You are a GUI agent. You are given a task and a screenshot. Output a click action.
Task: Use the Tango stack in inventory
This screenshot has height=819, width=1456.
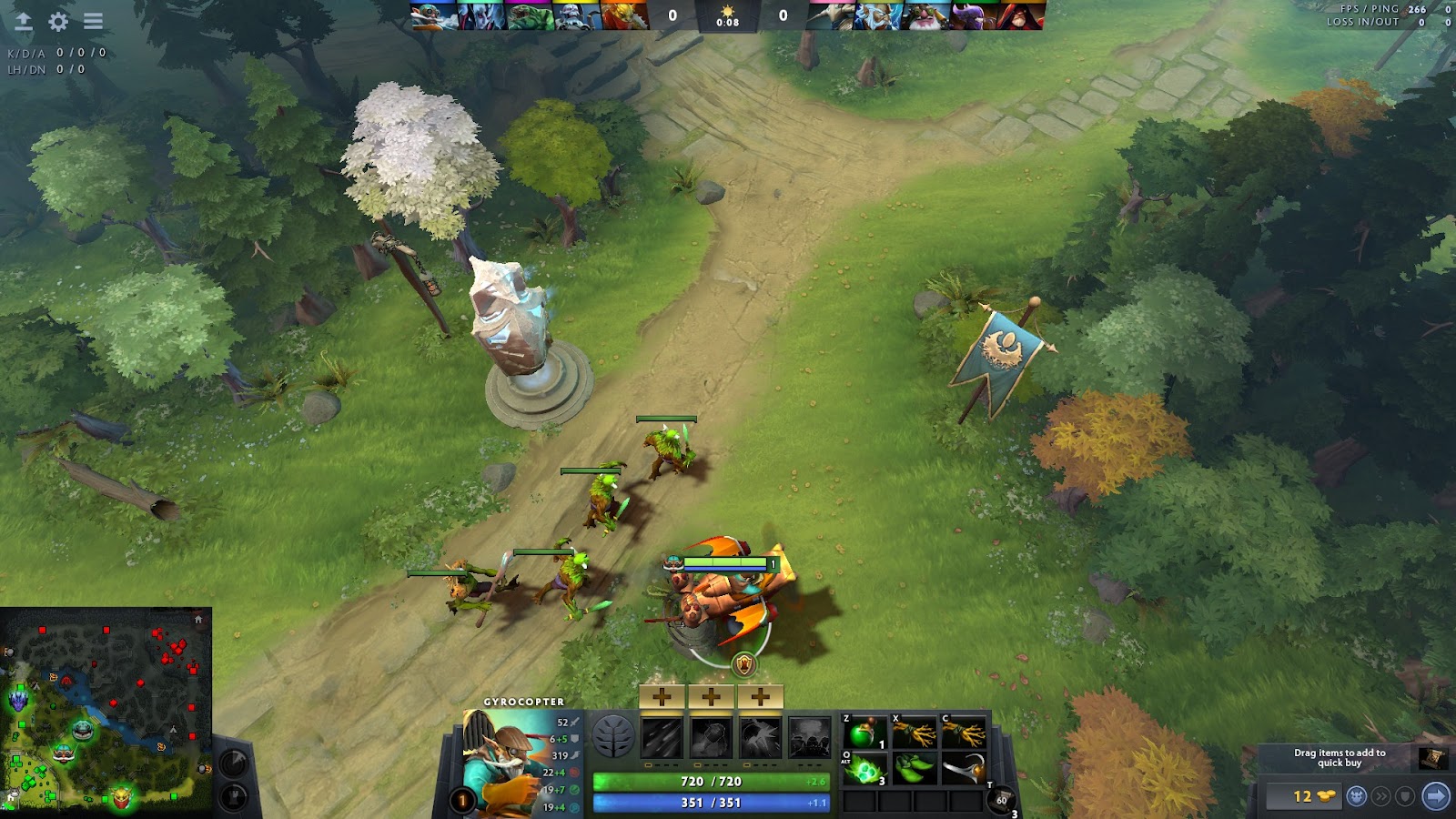[x=864, y=770]
